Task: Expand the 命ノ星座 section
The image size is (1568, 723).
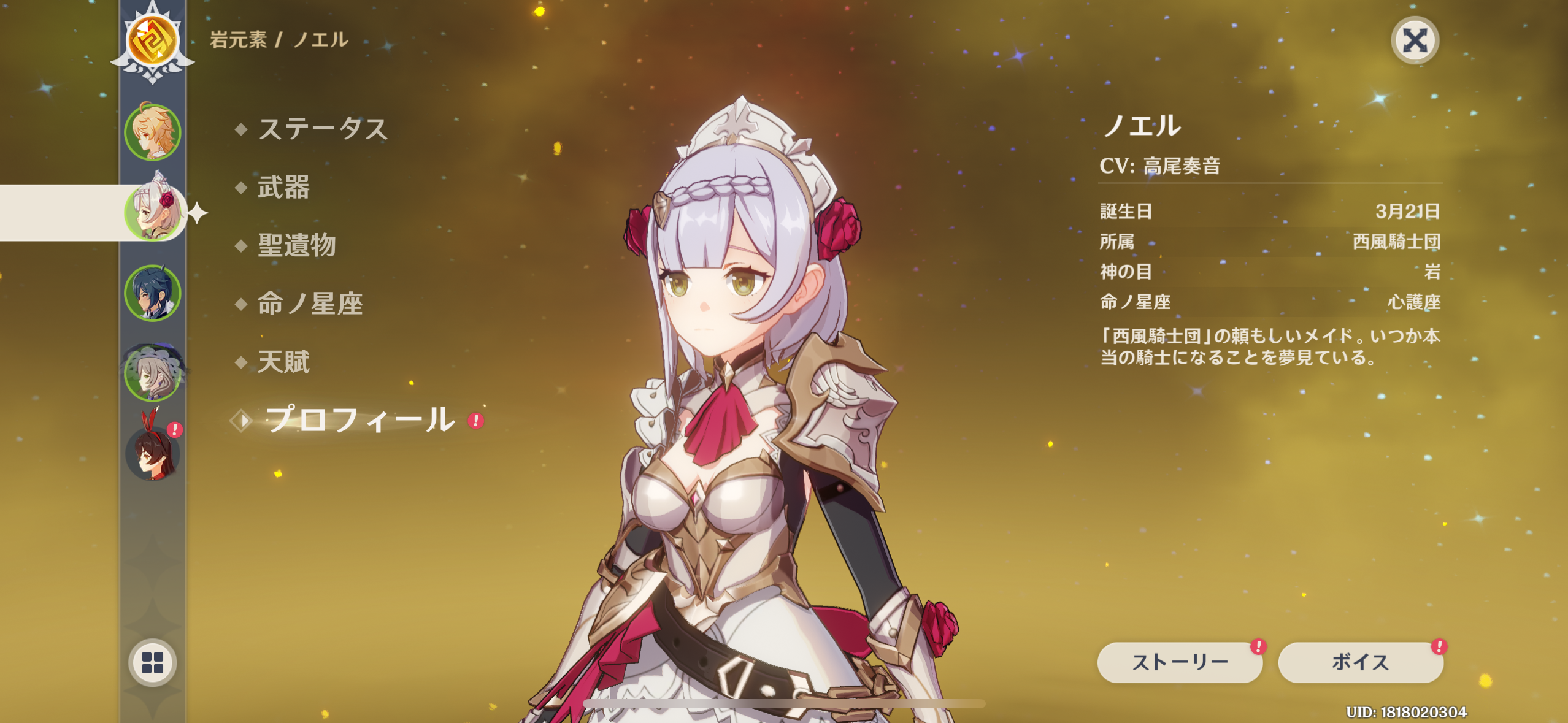Action: coord(311,302)
